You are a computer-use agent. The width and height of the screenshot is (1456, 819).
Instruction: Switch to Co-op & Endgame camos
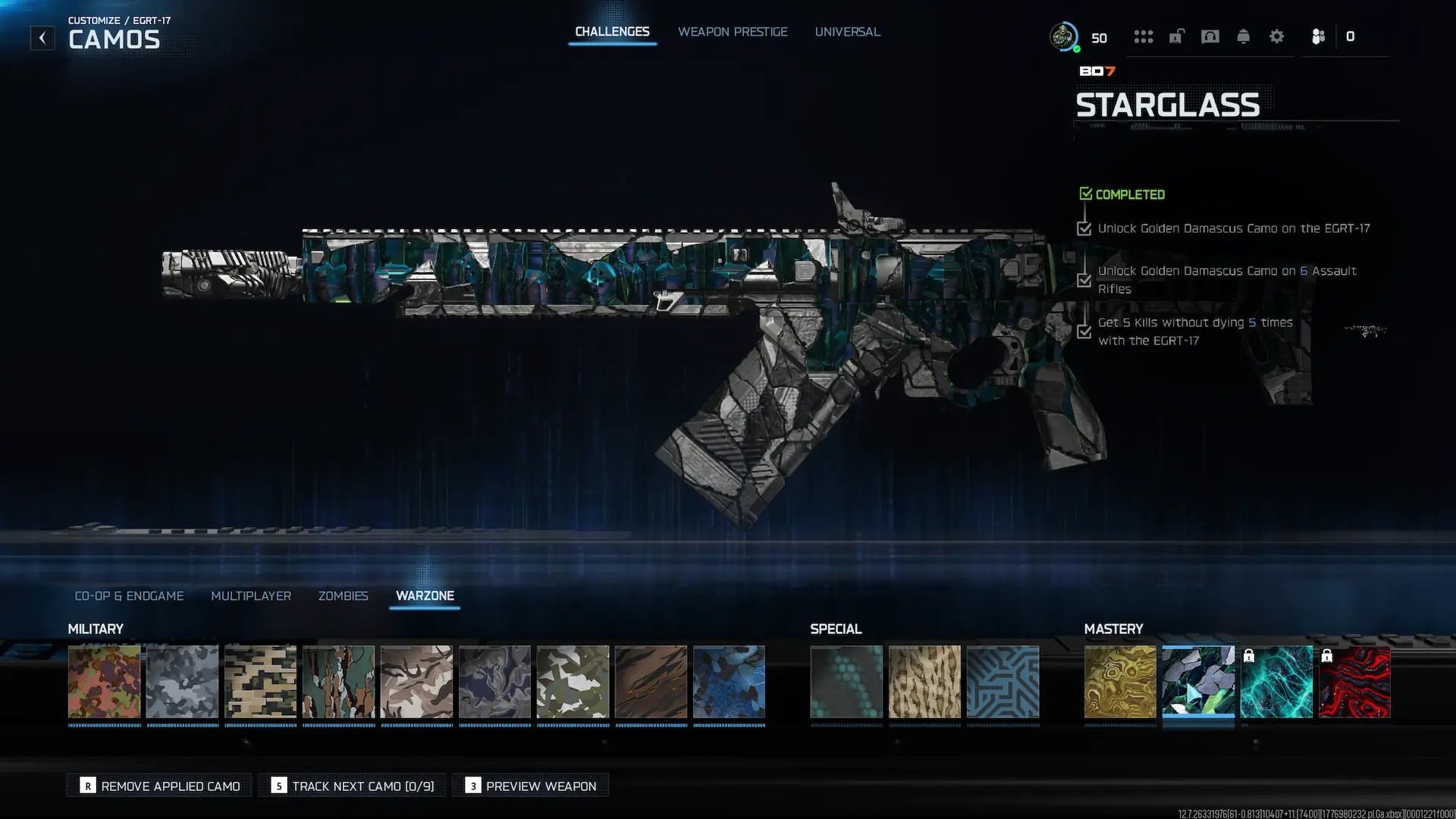[x=129, y=596]
